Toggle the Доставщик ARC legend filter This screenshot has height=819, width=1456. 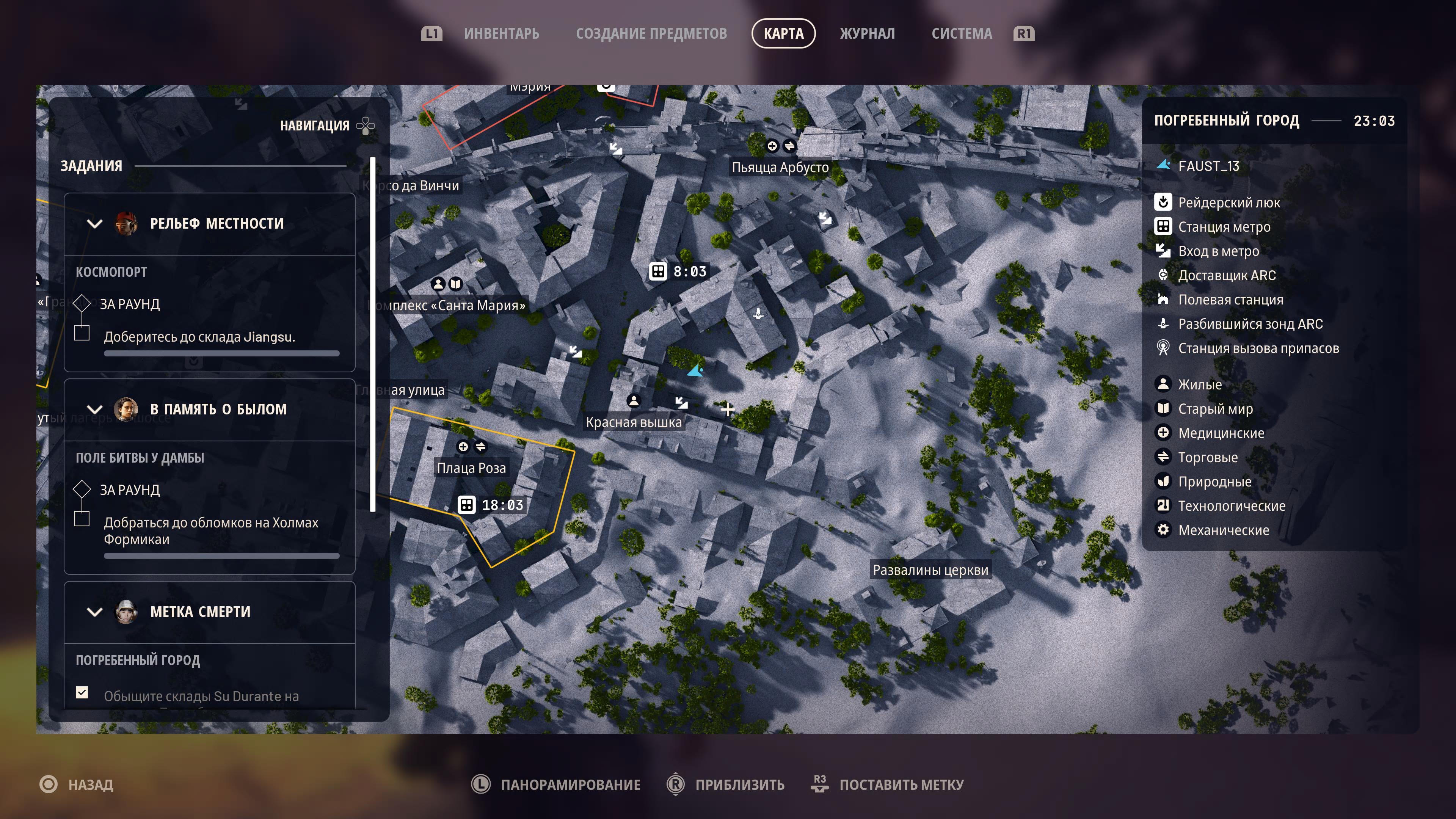1227,275
